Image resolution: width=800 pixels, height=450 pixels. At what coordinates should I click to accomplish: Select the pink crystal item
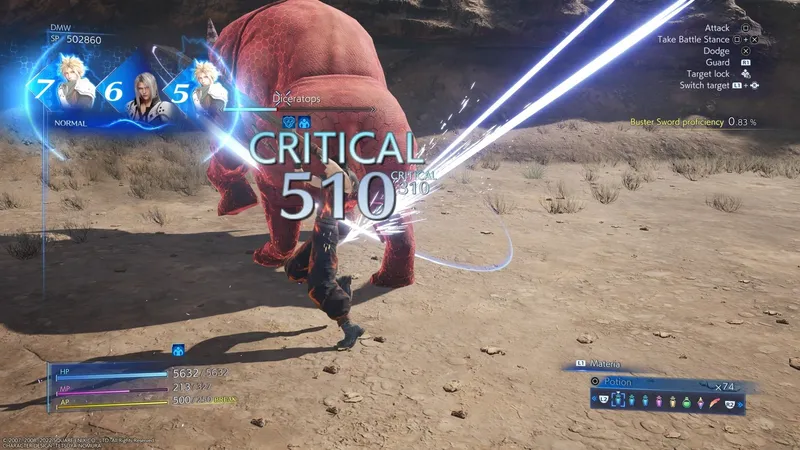coord(699,401)
